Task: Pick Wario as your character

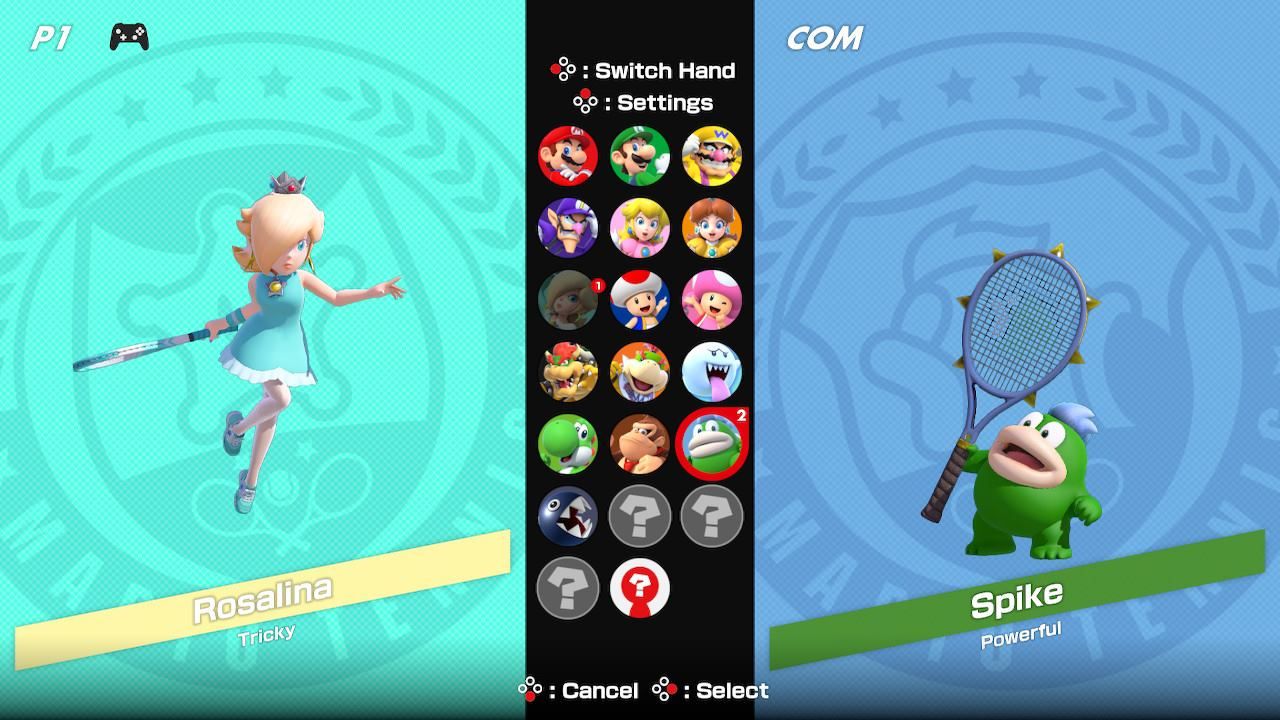Action: (x=713, y=156)
